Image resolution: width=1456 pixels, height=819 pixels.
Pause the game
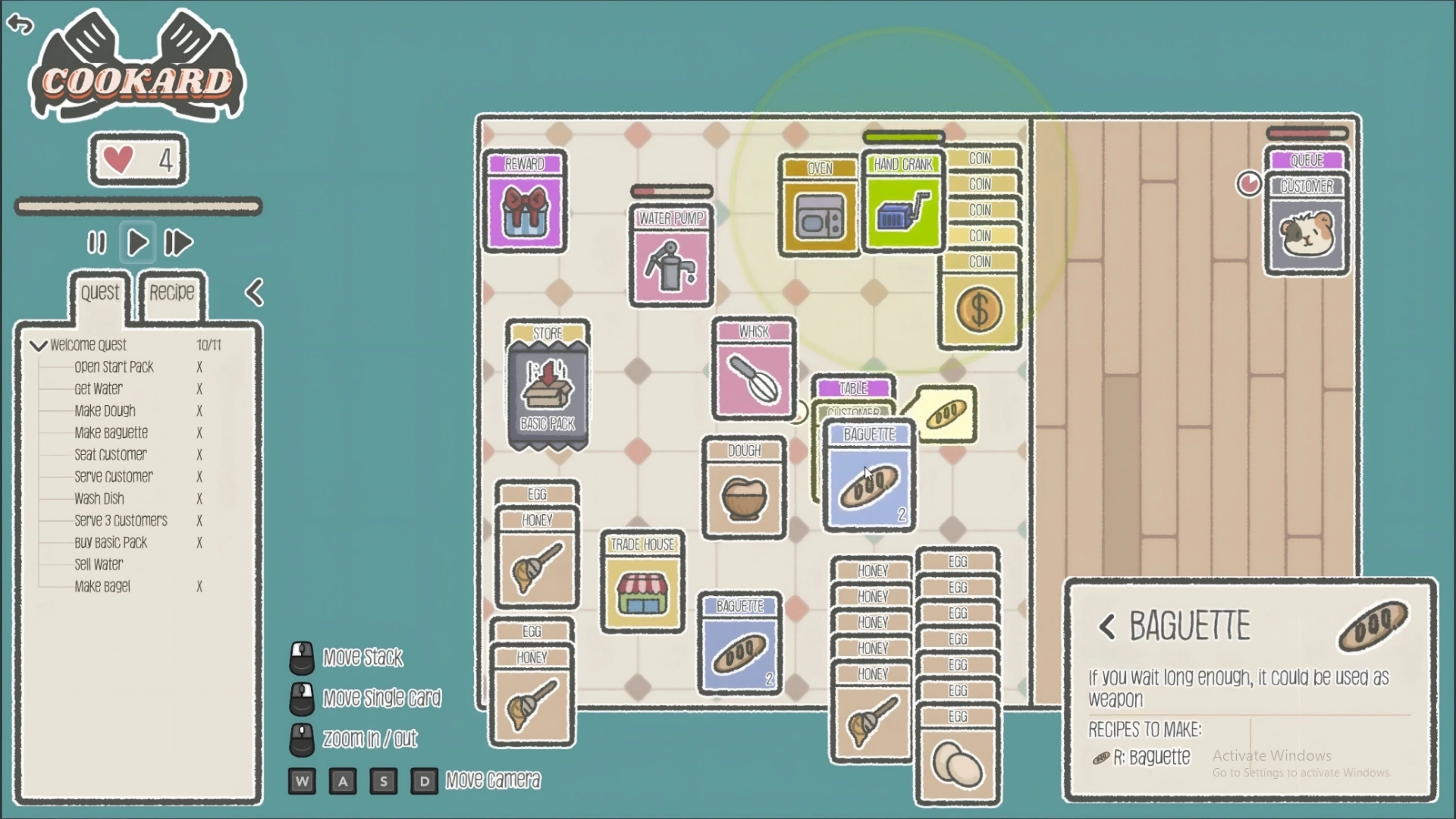[x=96, y=243]
